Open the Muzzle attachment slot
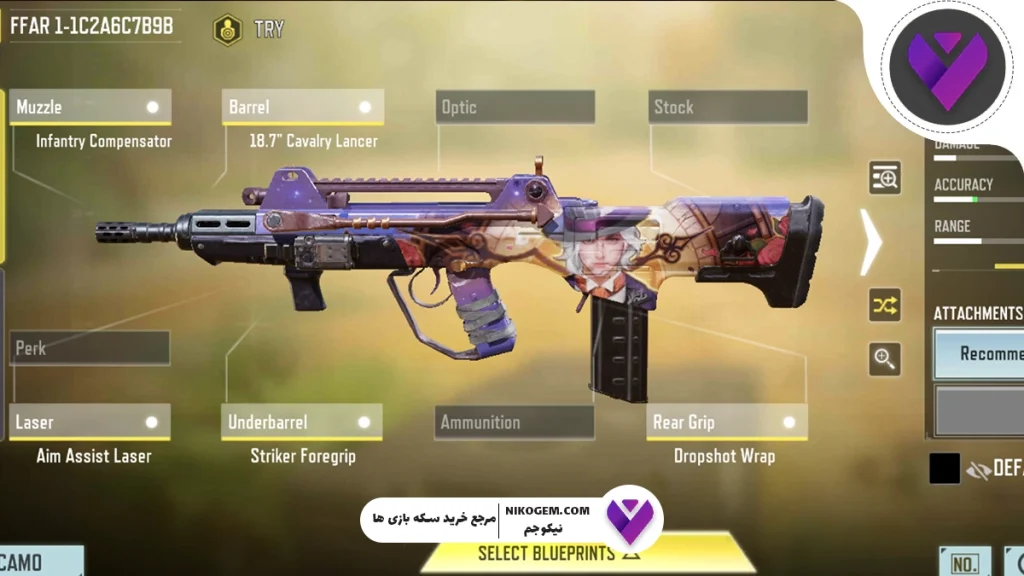Viewport: 1024px width, 576px height. 90,107
